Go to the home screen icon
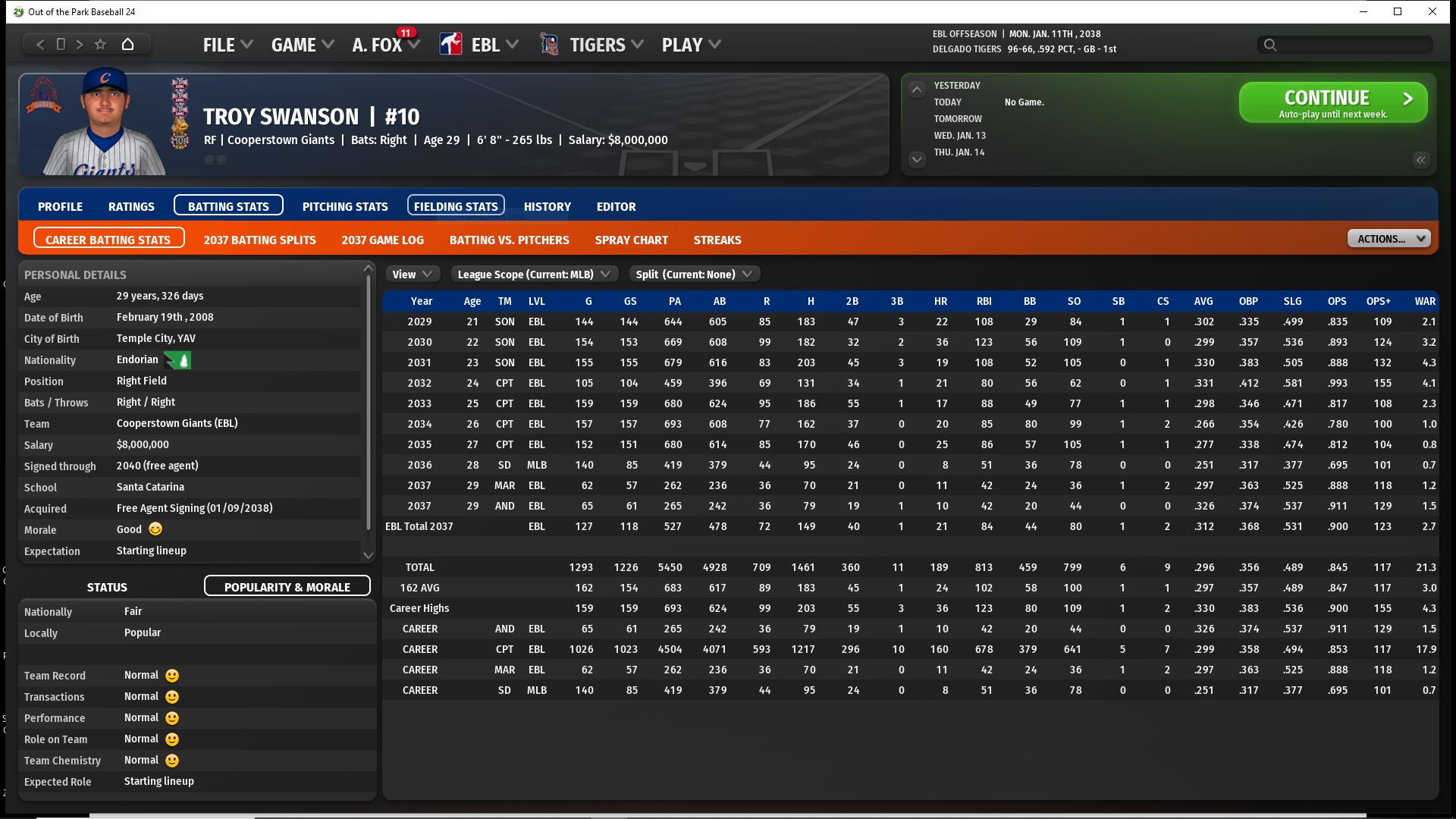Screen dimensions: 1456x819 (127, 44)
